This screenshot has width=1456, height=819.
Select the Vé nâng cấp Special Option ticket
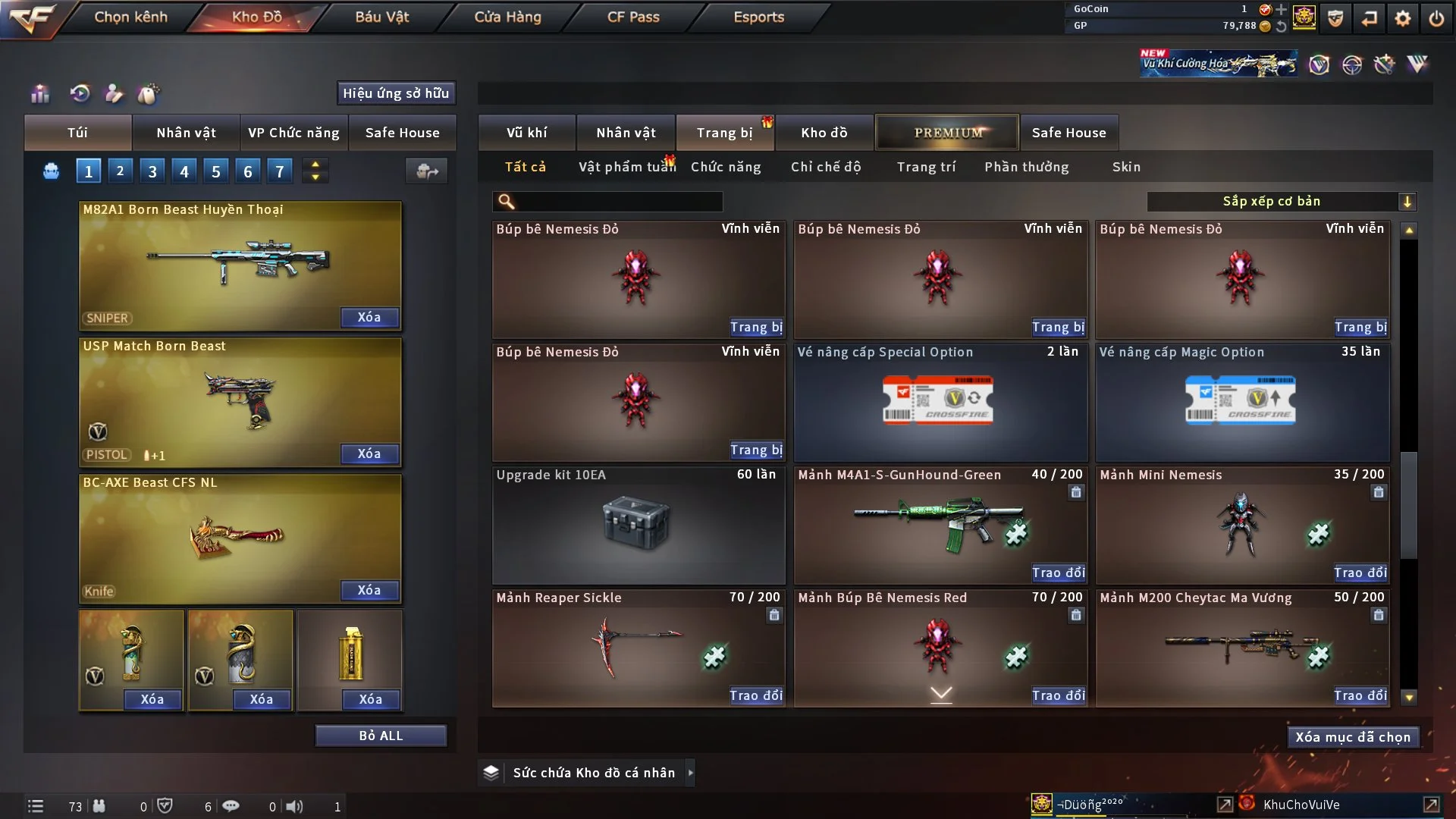(940, 402)
